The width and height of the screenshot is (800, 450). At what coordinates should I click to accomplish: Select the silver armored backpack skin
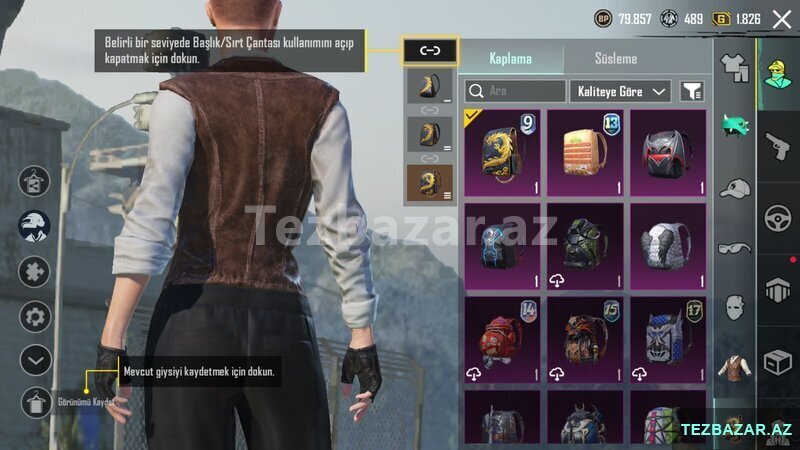click(x=667, y=247)
